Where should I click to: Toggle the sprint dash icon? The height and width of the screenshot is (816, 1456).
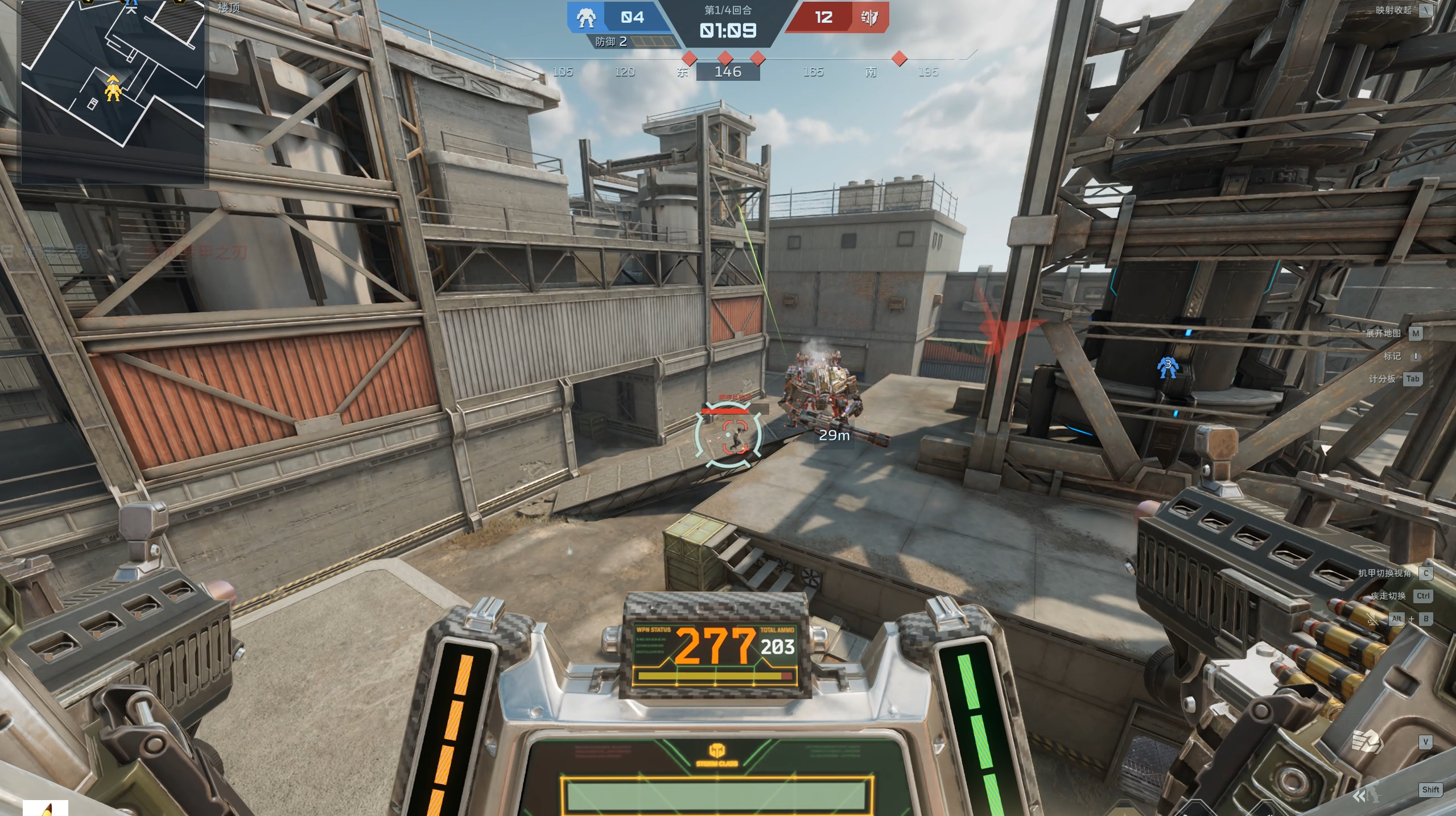click(x=1366, y=794)
